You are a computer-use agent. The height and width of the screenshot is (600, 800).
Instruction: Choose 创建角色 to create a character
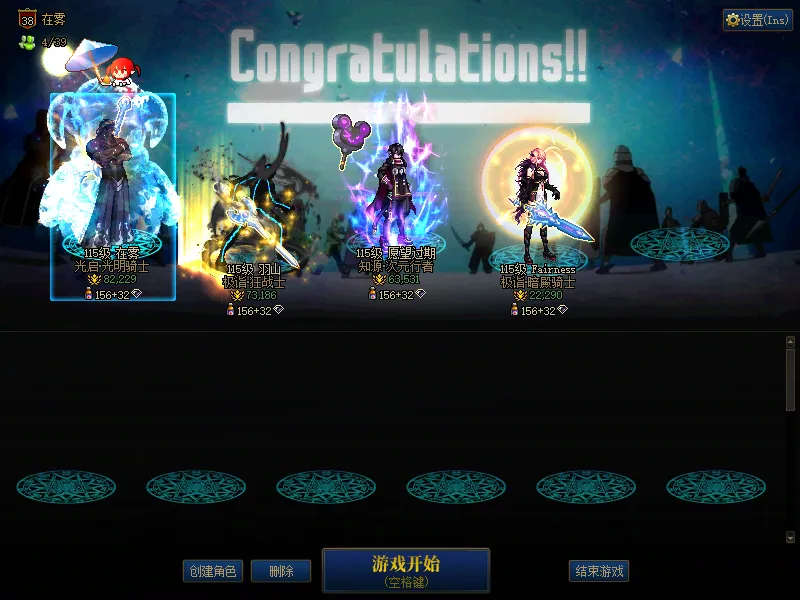coord(212,571)
